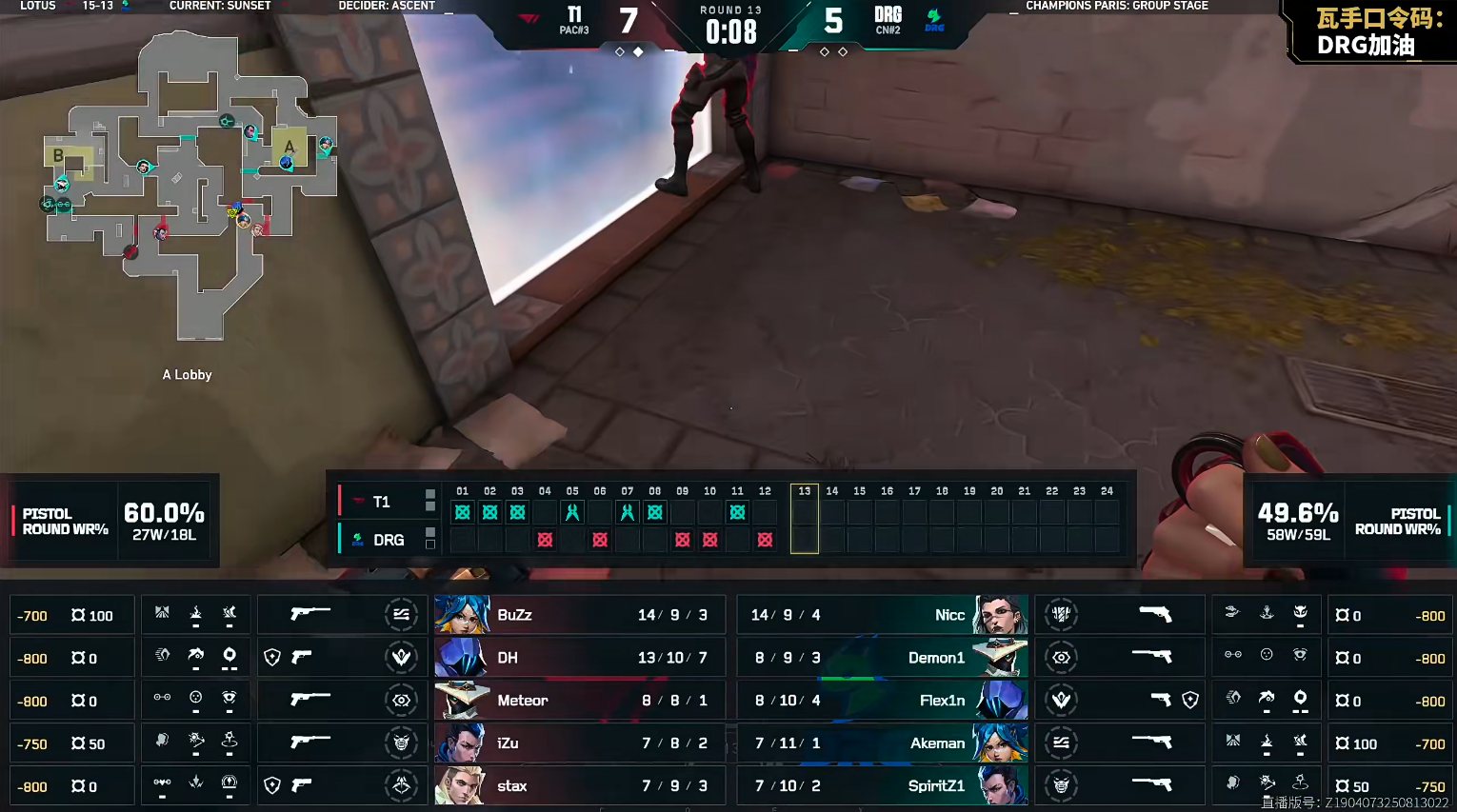The width and height of the screenshot is (1457, 812).
Task: Select iZu's player row
Action: coord(579,743)
